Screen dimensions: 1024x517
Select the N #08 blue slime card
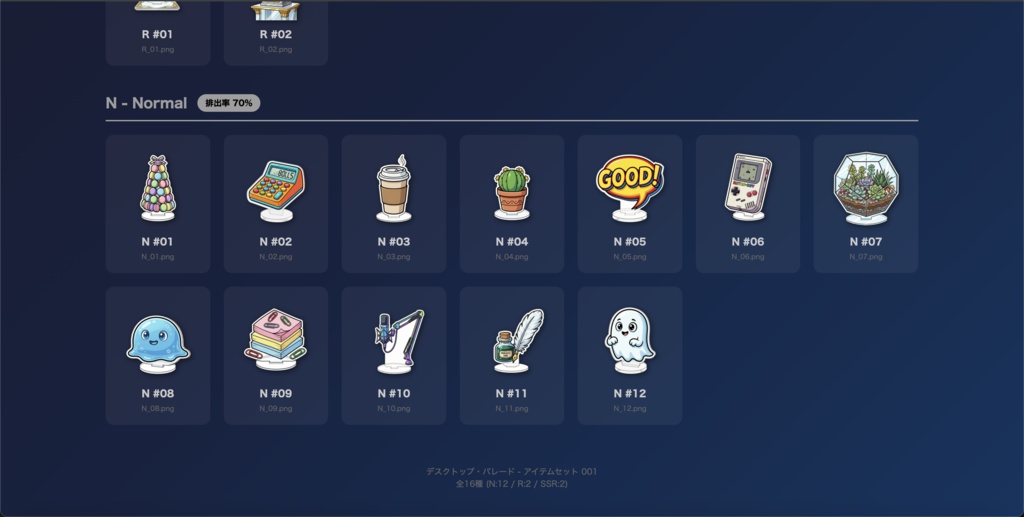158,355
